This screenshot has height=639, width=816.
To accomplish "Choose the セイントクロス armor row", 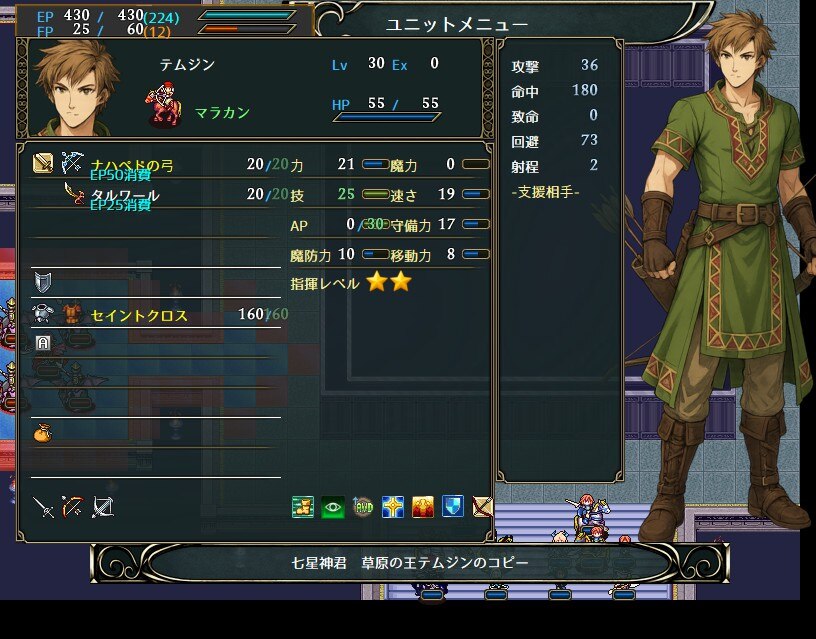I will 139,315.
